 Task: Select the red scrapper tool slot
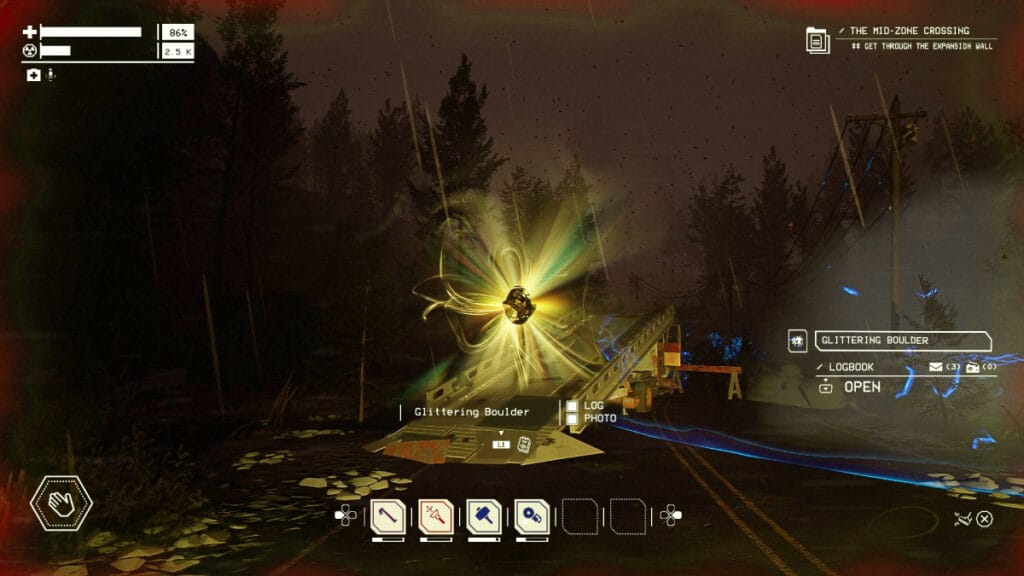point(436,516)
